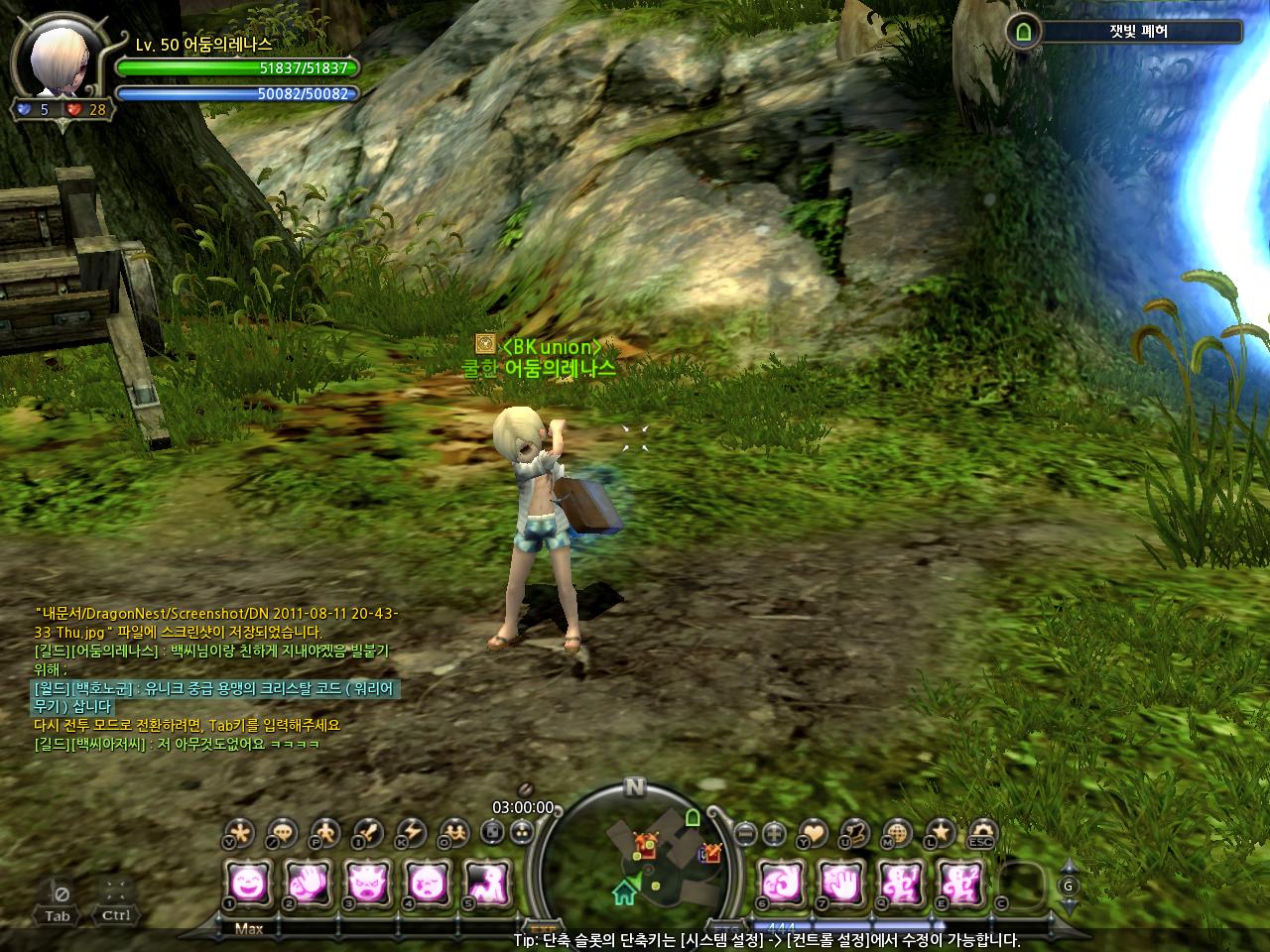This screenshot has height=952, width=1270.
Task: Use the angry face emote
Action: (x=367, y=881)
